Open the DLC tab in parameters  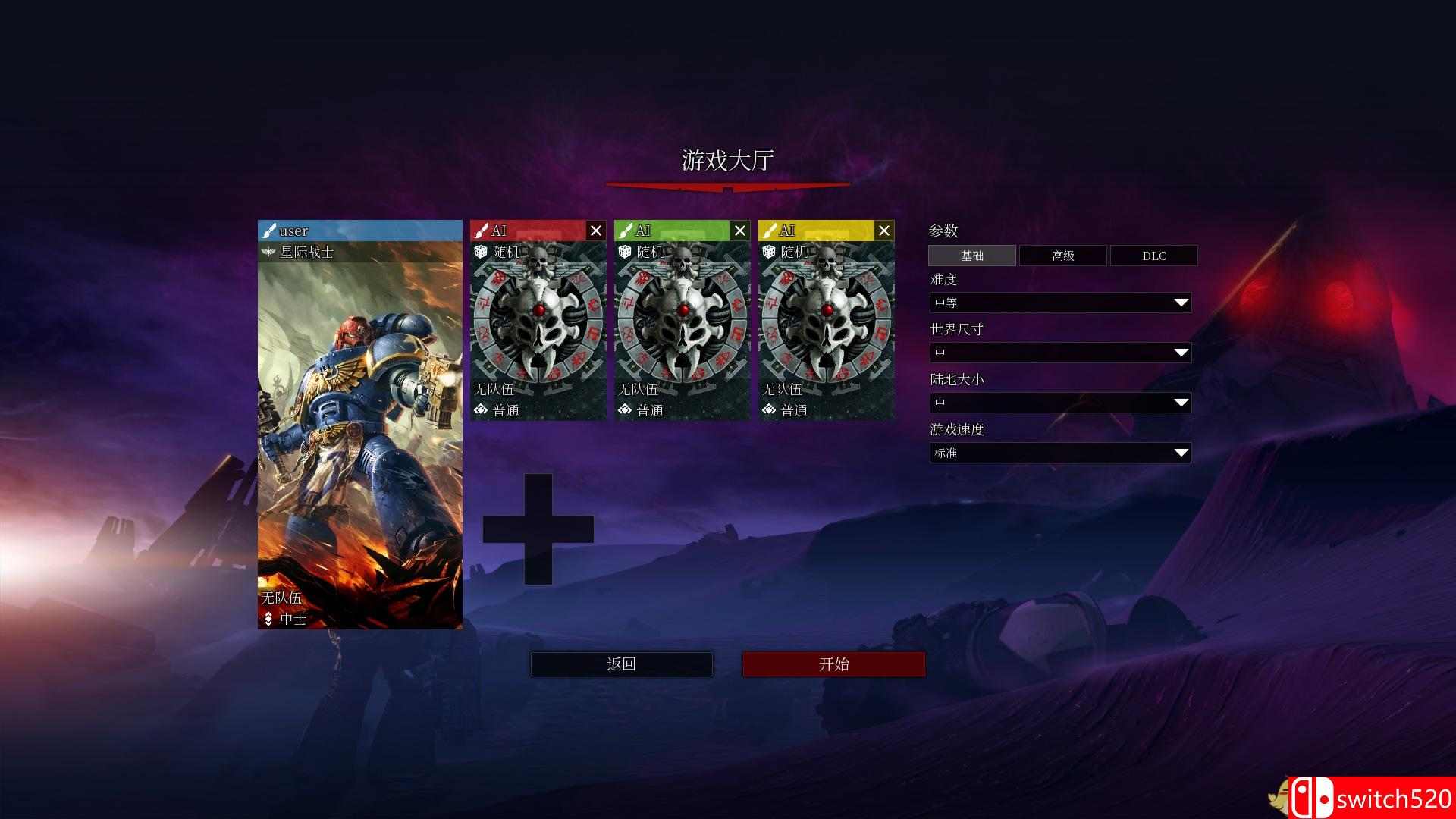pyautogui.click(x=1153, y=256)
